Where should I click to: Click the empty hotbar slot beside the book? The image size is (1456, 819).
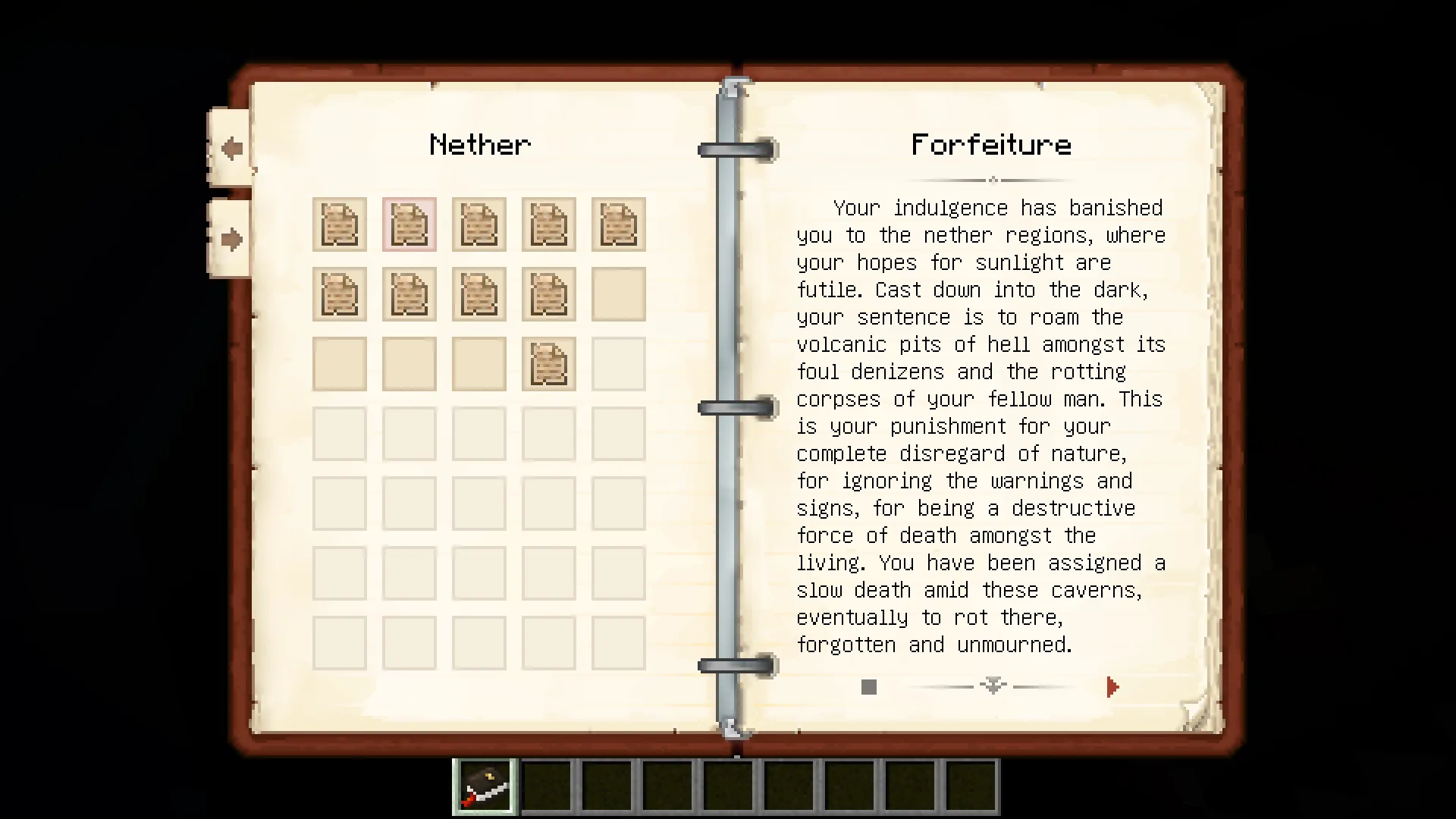[548, 786]
